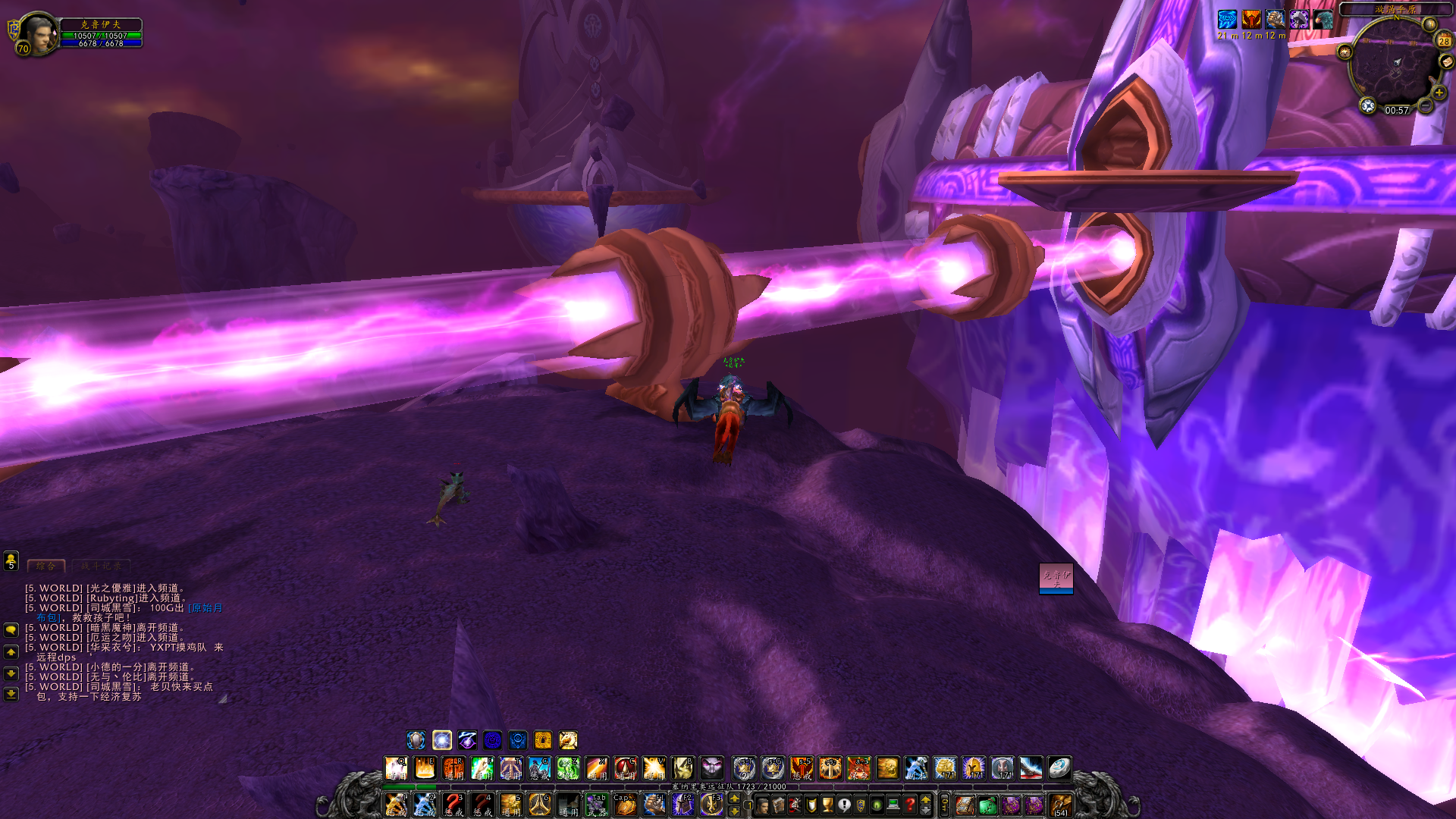Click the player portrait frame
Viewport: 1456px width, 819px height.
[37, 33]
